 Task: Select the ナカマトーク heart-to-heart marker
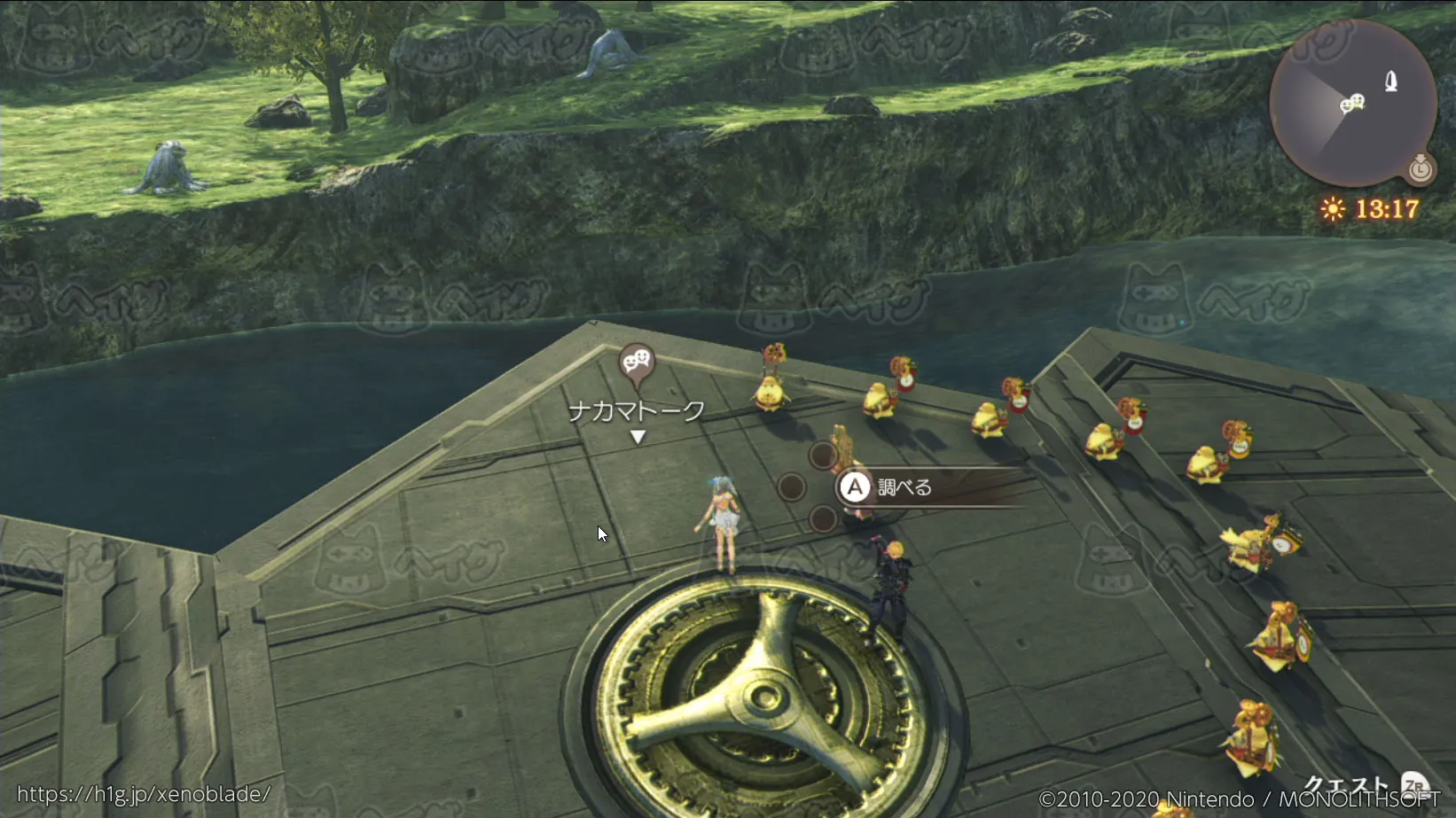coord(636,363)
